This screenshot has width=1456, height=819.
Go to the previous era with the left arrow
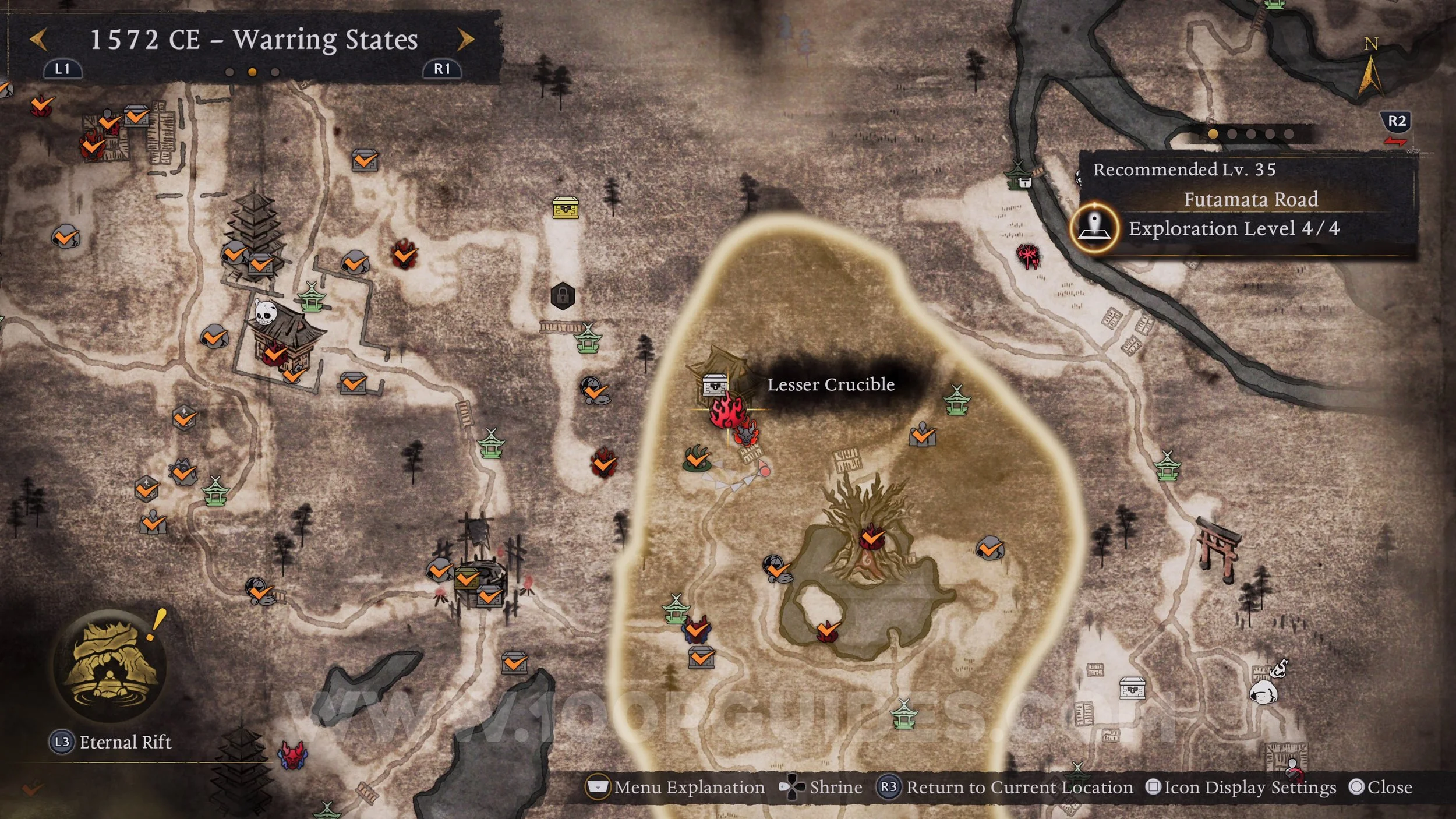tap(39, 40)
